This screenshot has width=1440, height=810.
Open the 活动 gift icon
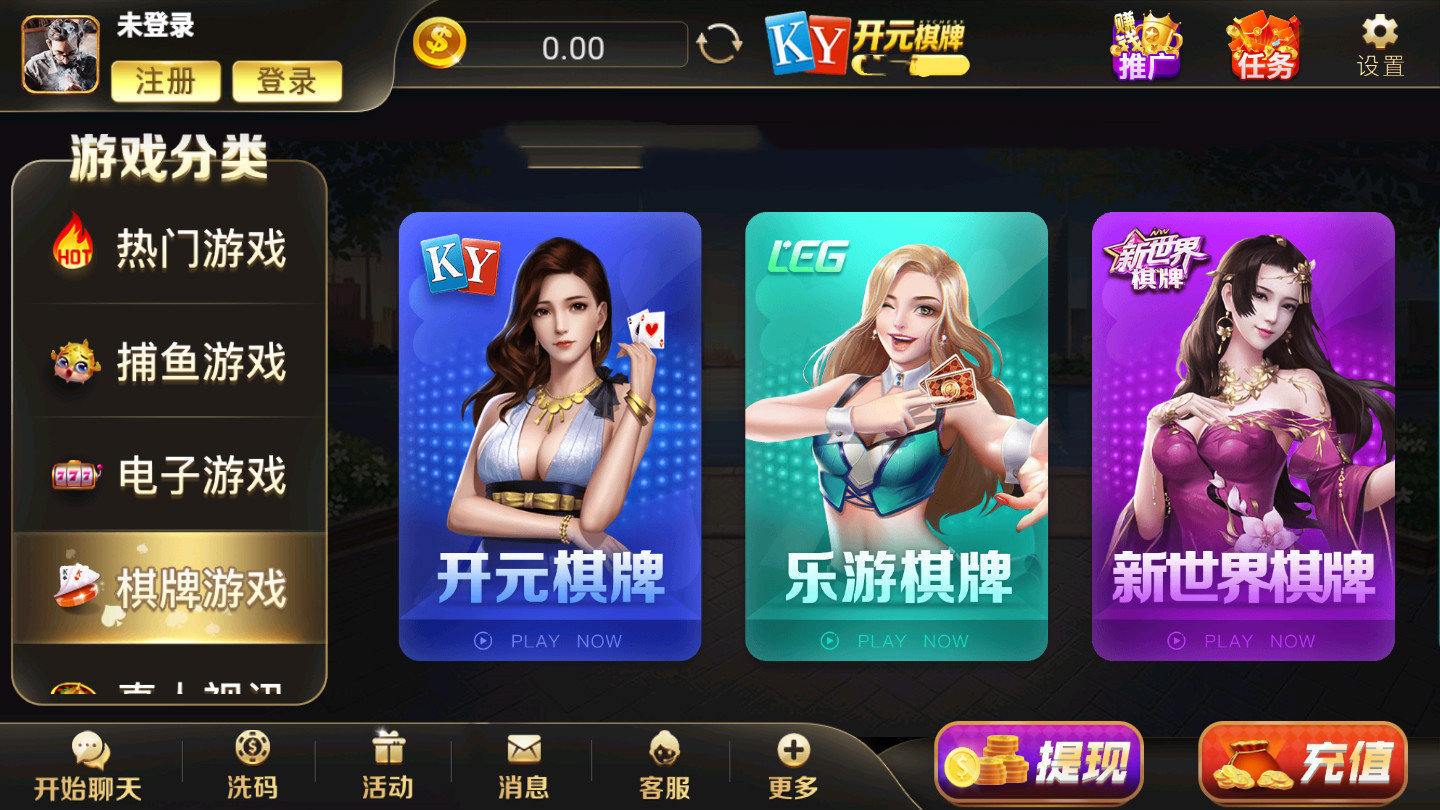pyautogui.click(x=389, y=765)
